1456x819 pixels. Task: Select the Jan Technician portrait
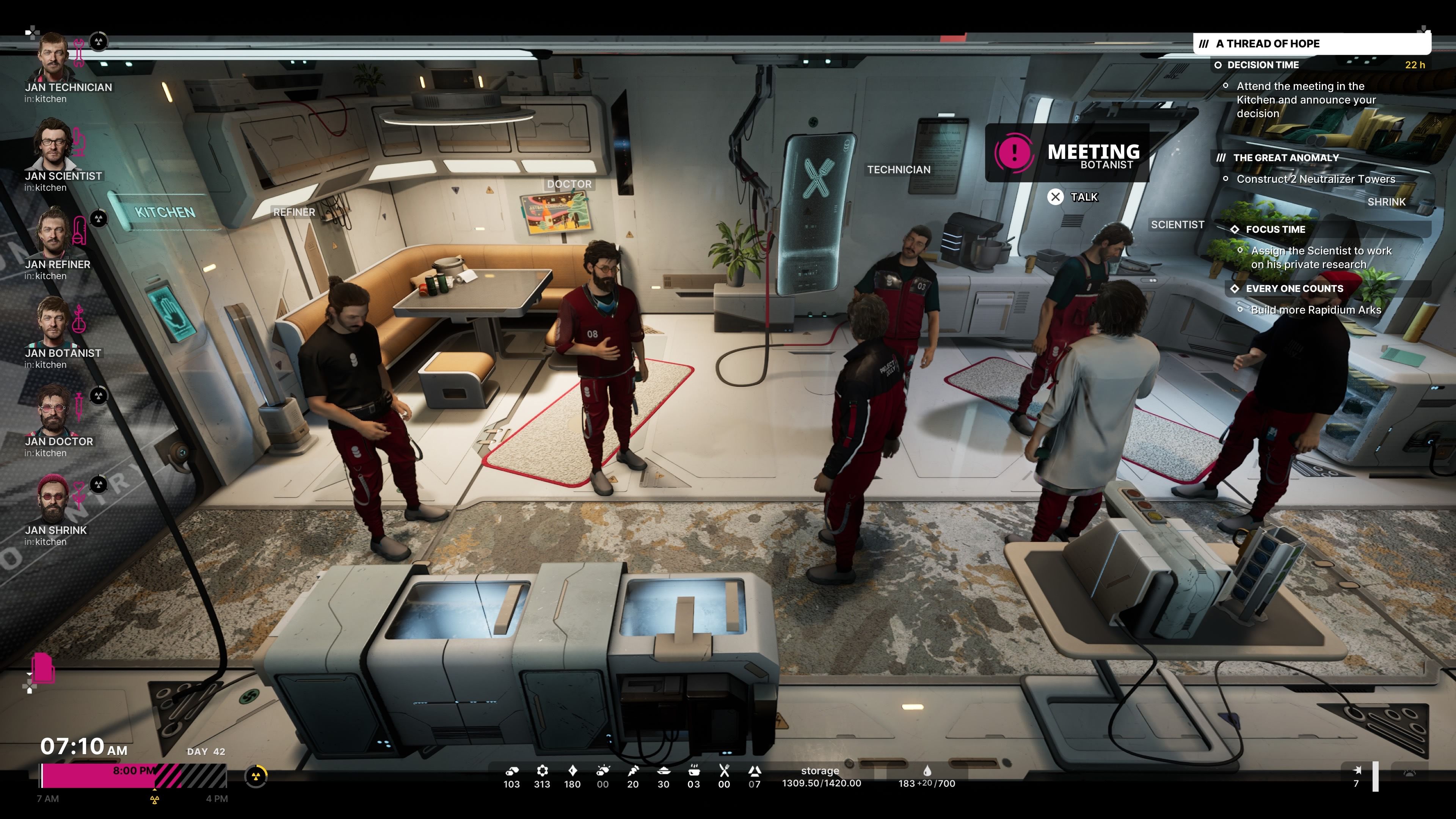coord(53,56)
